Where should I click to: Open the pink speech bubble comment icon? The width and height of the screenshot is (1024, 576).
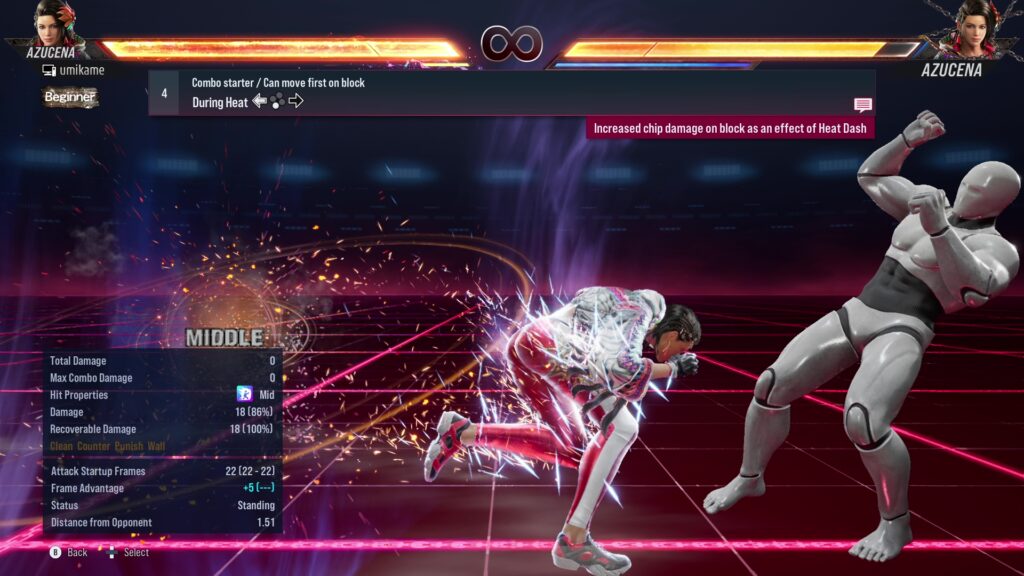point(862,105)
